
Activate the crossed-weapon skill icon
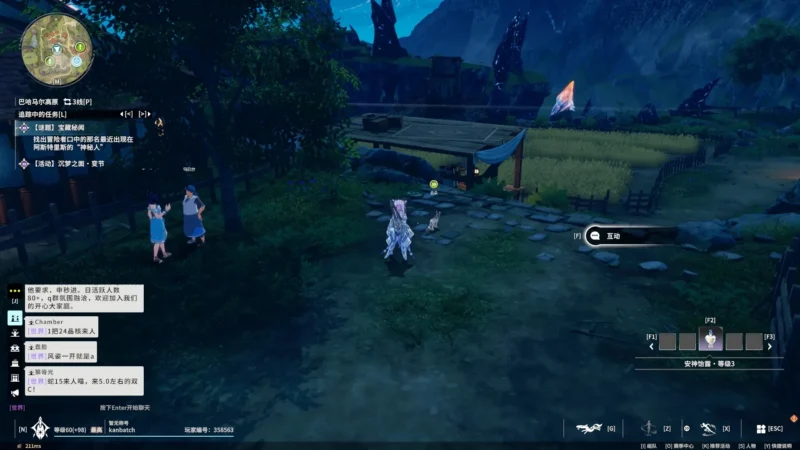pyautogui.click(x=708, y=428)
